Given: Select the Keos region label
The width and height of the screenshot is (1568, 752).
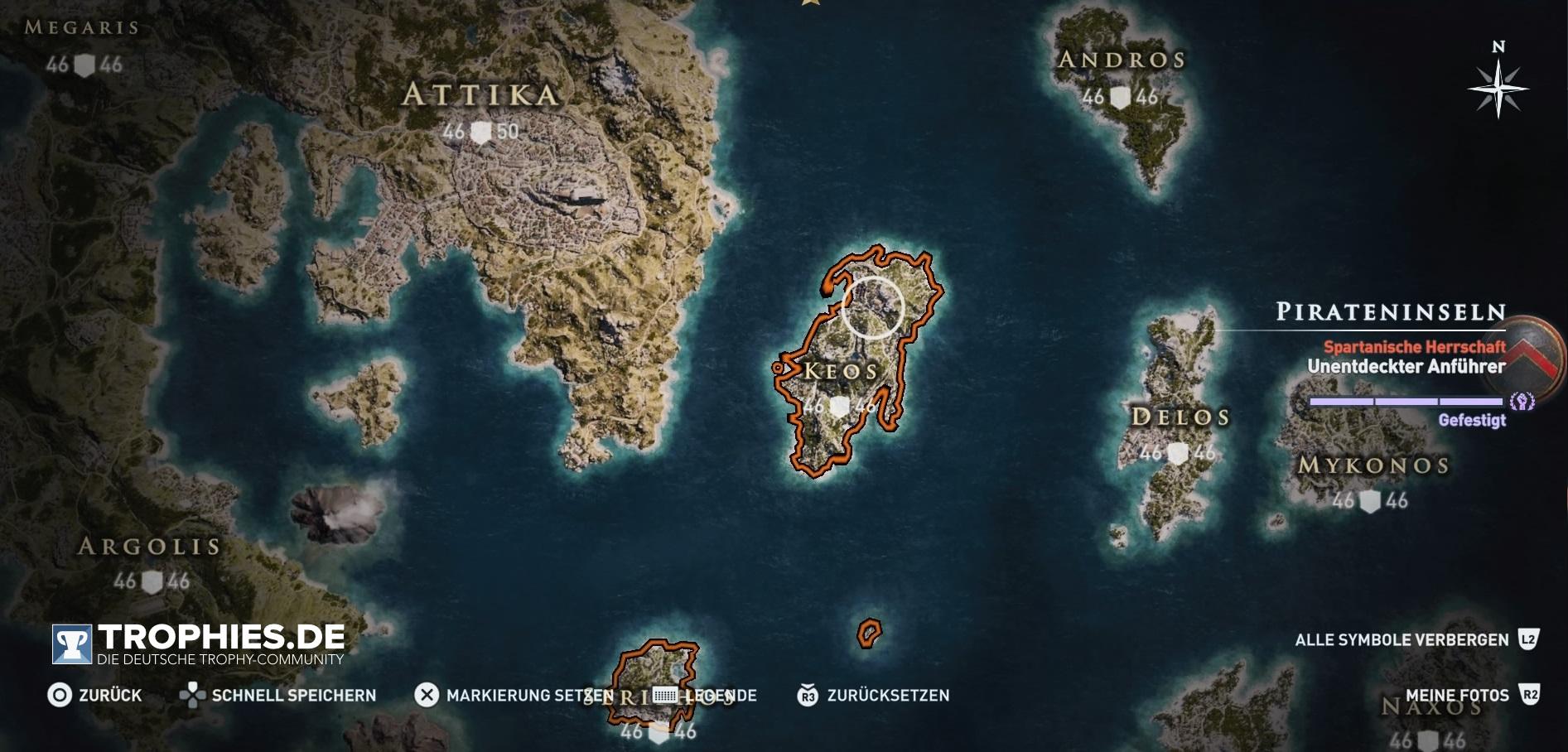Looking at the screenshot, I should point(840,371).
